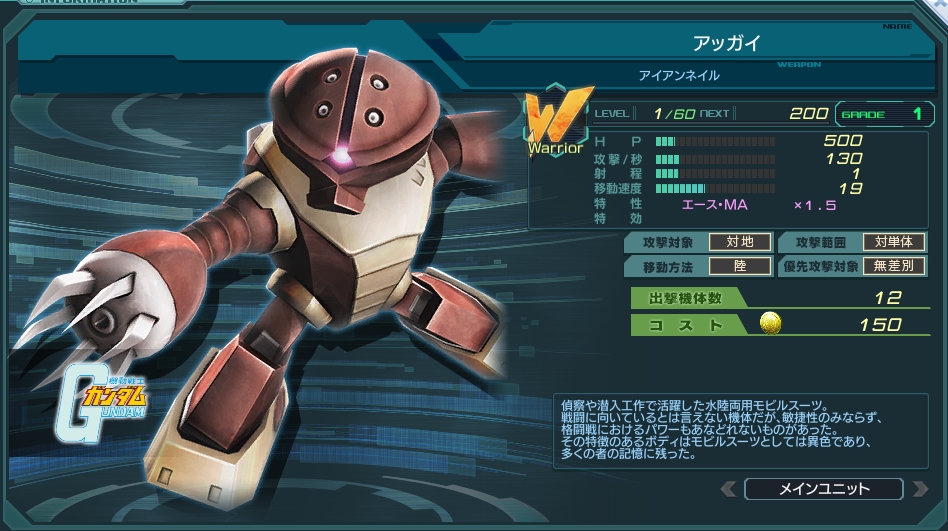This screenshot has width=948, height=531.
Task: Click the メインユニット button
Action: pyautogui.click(x=823, y=489)
